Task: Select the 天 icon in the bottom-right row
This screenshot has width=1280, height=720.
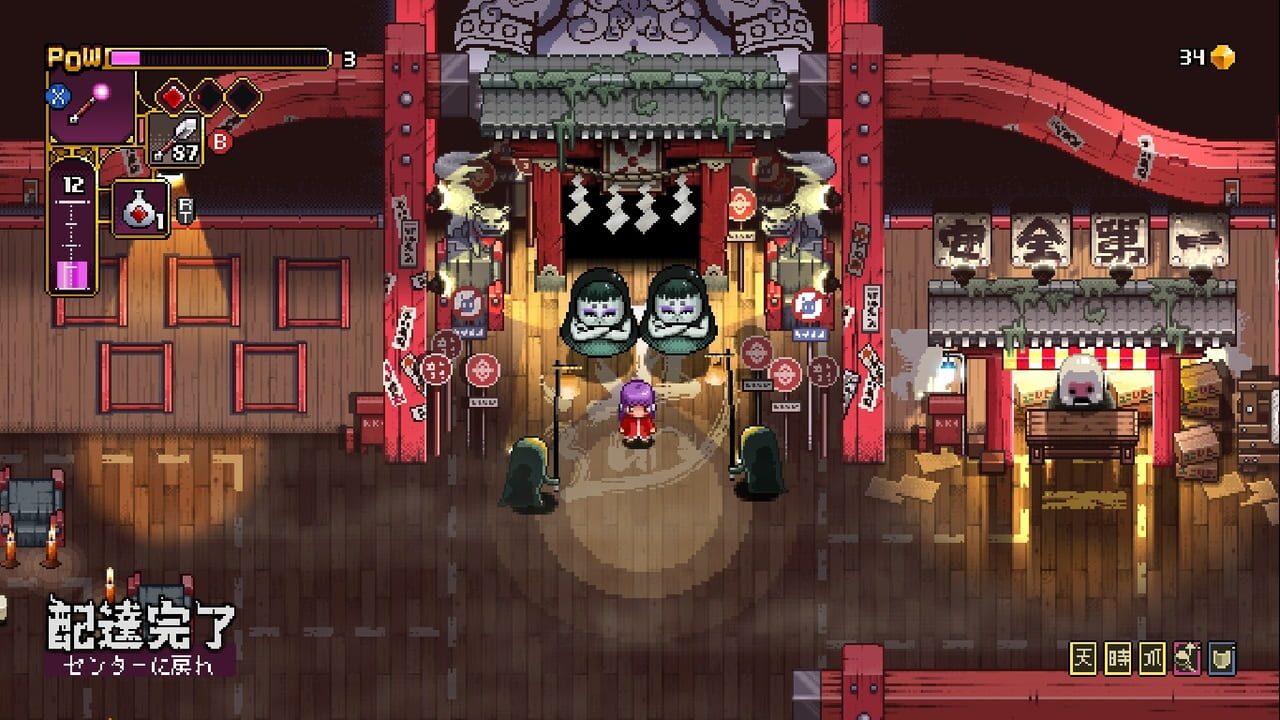Action: coord(1083,655)
